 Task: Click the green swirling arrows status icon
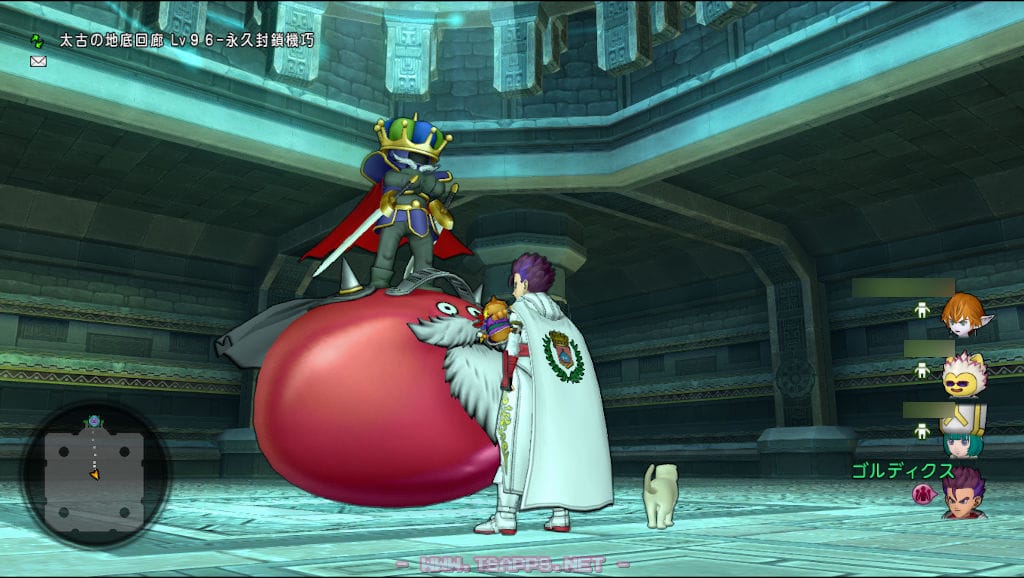pyautogui.click(x=38, y=41)
